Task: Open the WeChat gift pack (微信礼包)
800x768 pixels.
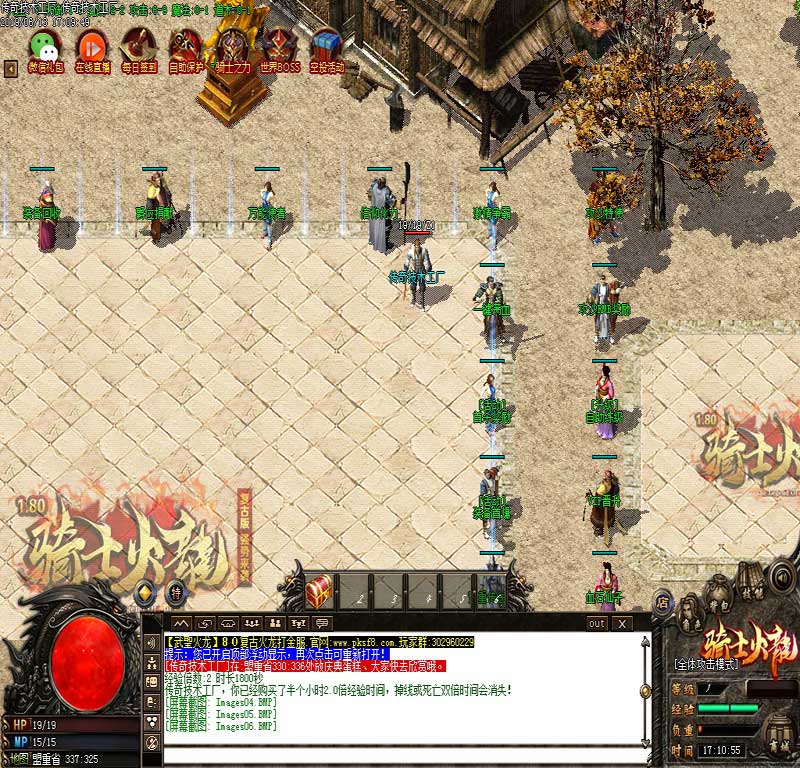Action: (44, 48)
